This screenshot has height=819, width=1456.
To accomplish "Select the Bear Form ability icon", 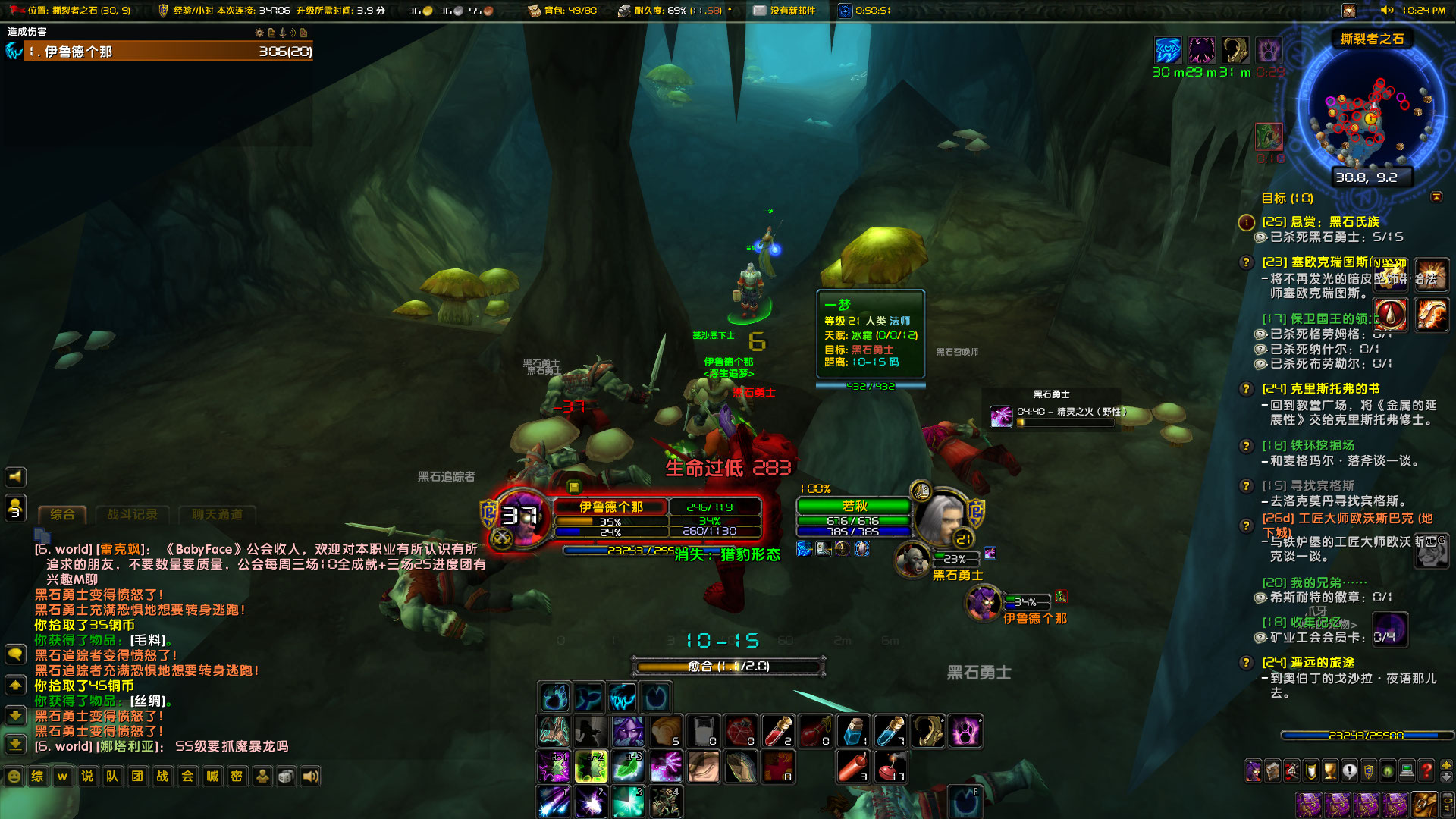I will (554, 698).
